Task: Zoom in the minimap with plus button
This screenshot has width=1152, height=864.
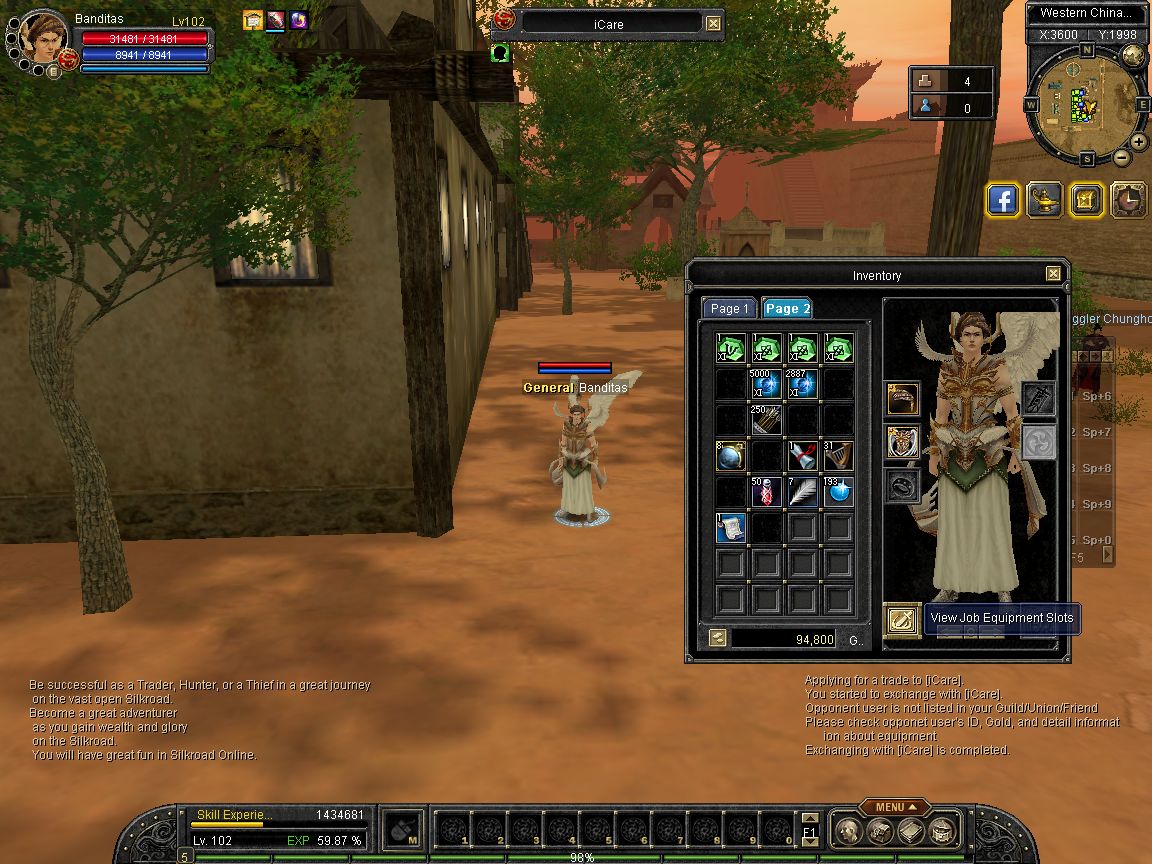Action: click(1139, 142)
